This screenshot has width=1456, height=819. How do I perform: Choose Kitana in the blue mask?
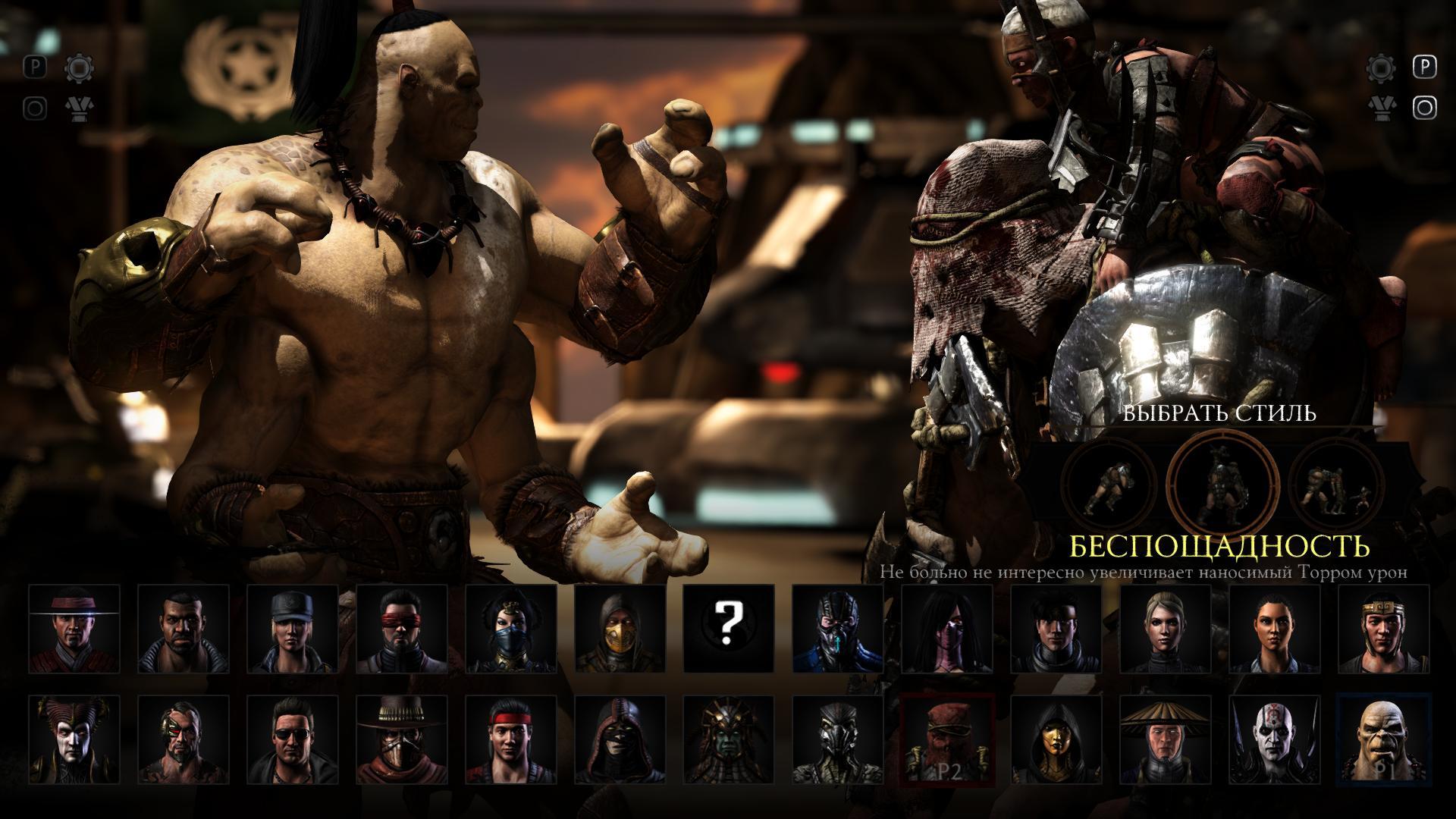tap(511, 629)
